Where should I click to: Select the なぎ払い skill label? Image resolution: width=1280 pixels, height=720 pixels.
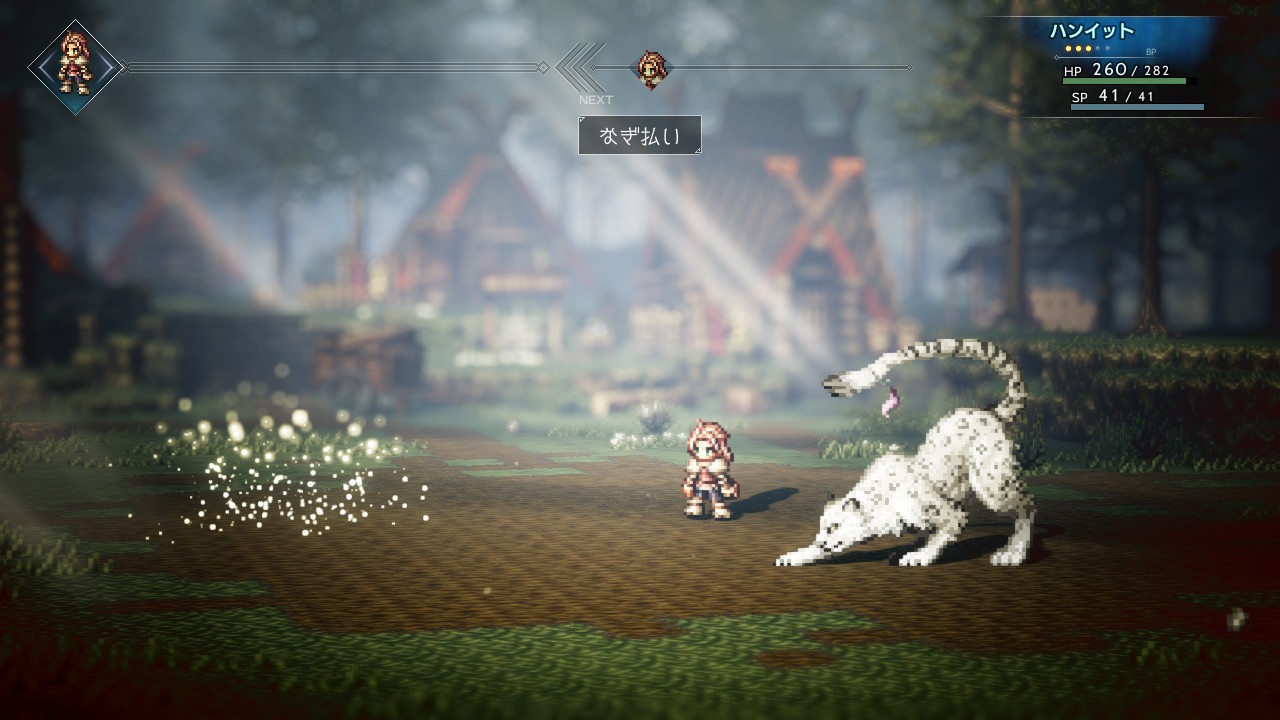pyautogui.click(x=639, y=135)
